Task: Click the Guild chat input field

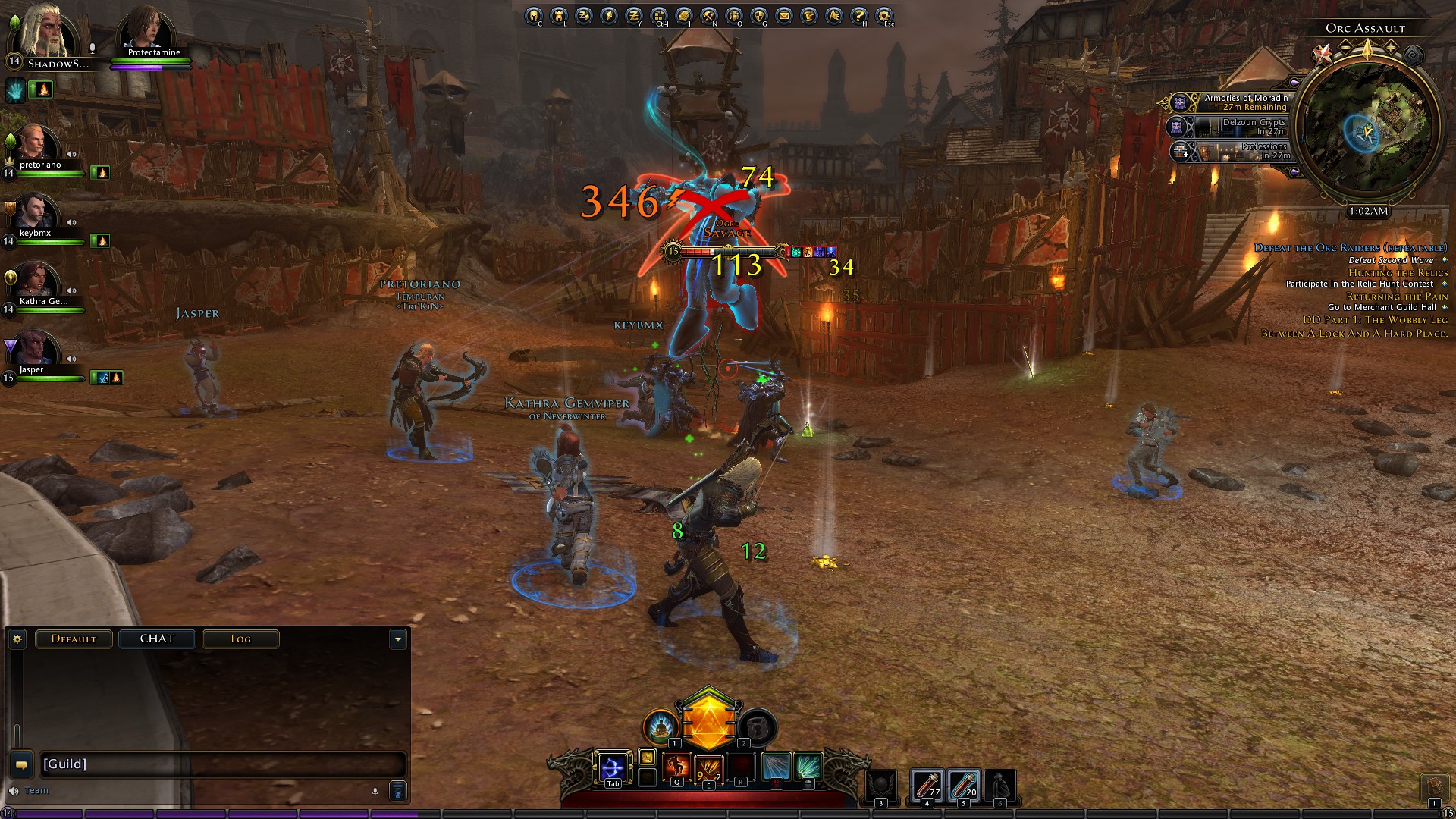Action: coord(220,764)
